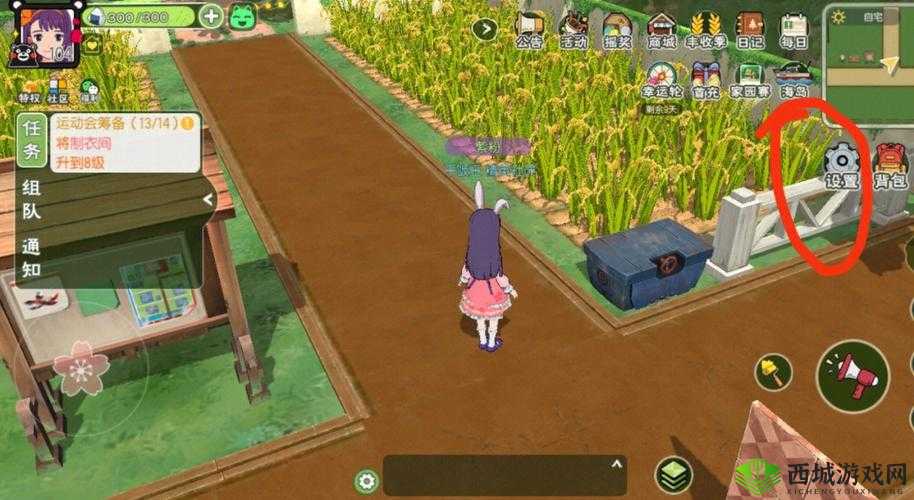This screenshot has width=914, height=500.
Task: Switch to the 通知 notifications tab
Action: (x=32, y=258)
